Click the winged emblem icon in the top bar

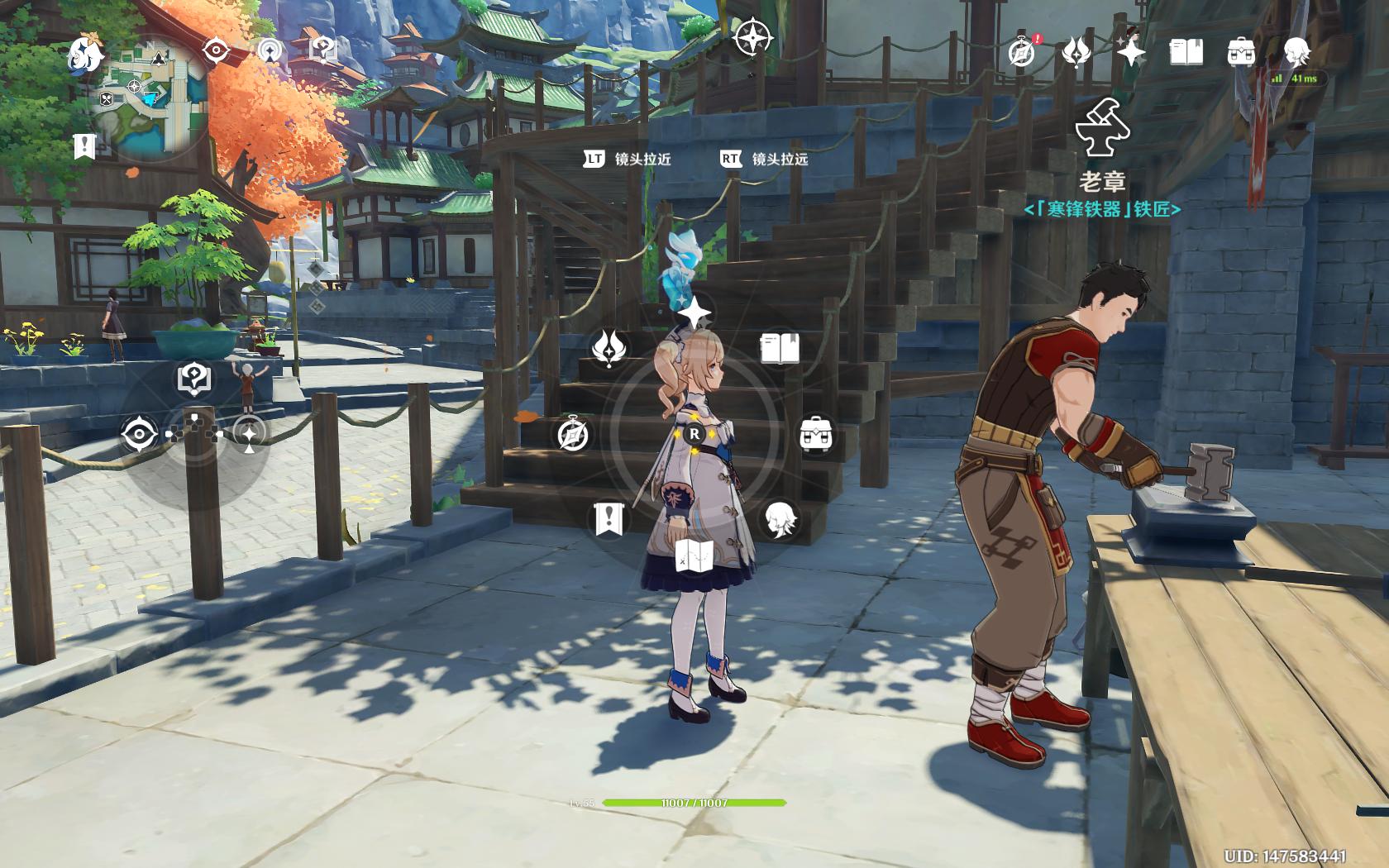[1076, 52]
